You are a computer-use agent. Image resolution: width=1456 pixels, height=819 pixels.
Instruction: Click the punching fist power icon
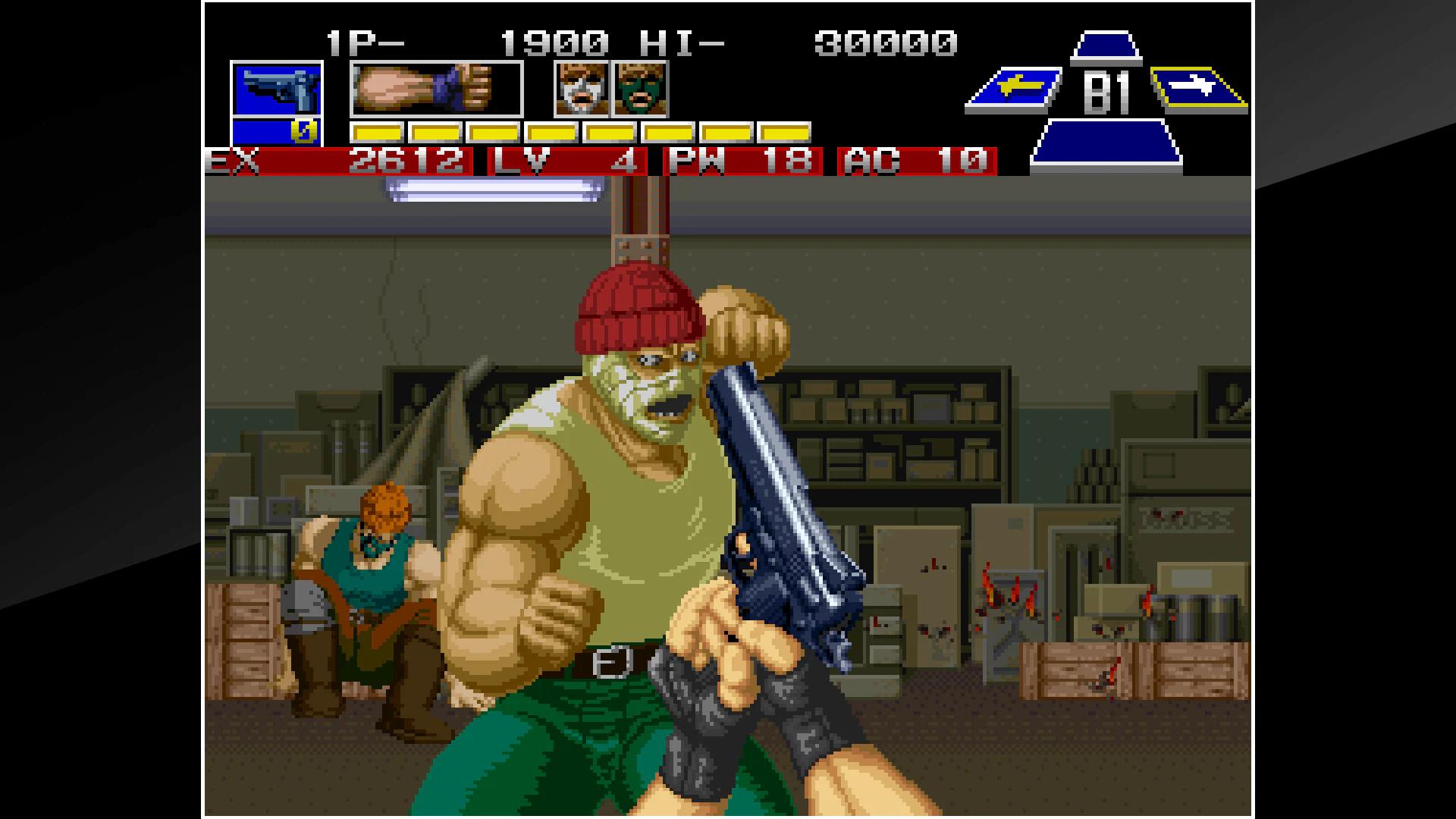click(x=435, y=89)
